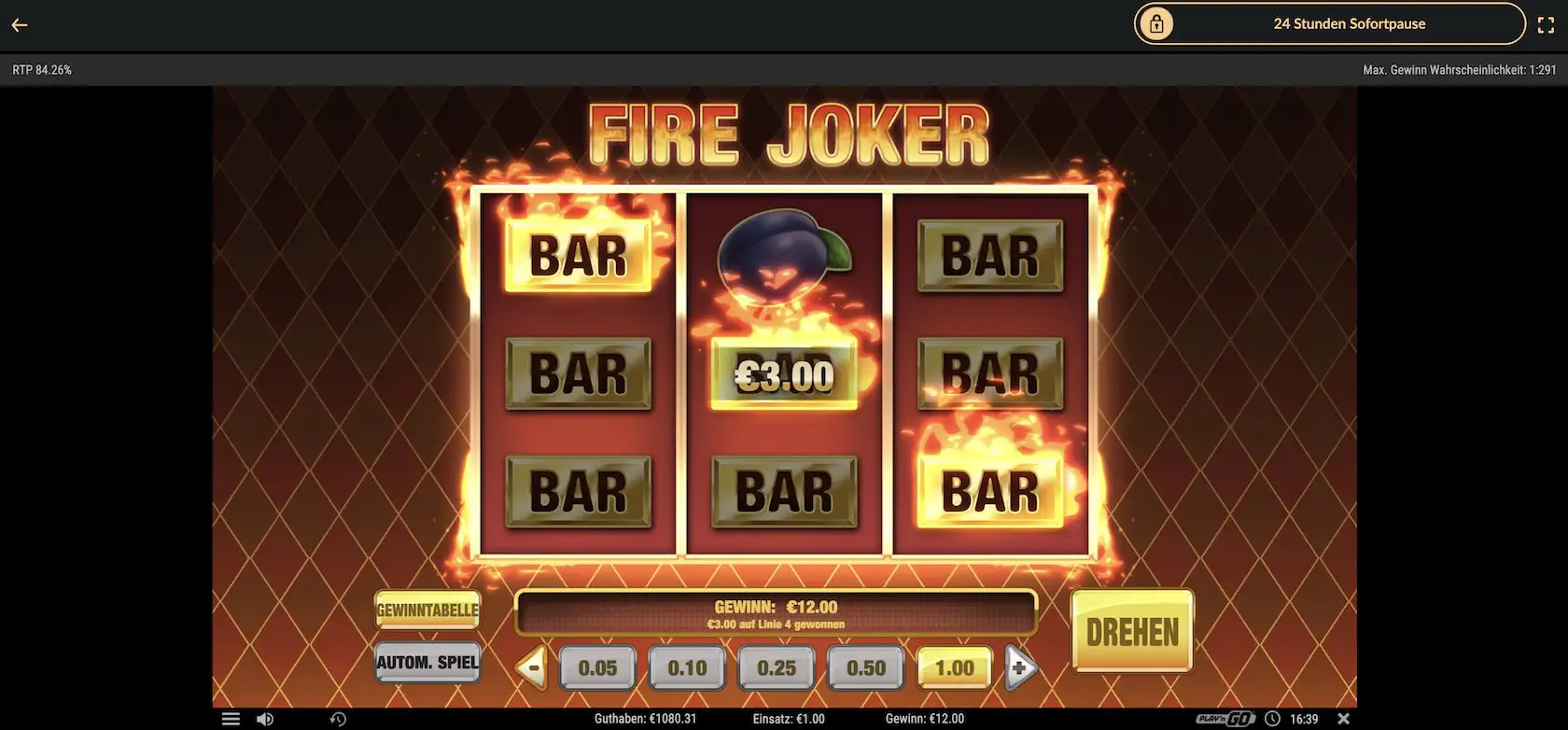This screenshot has height=730, width=1568.
Task: Enter fullscreen mode via top-right icon
Action: click(x=1547, y=24)
